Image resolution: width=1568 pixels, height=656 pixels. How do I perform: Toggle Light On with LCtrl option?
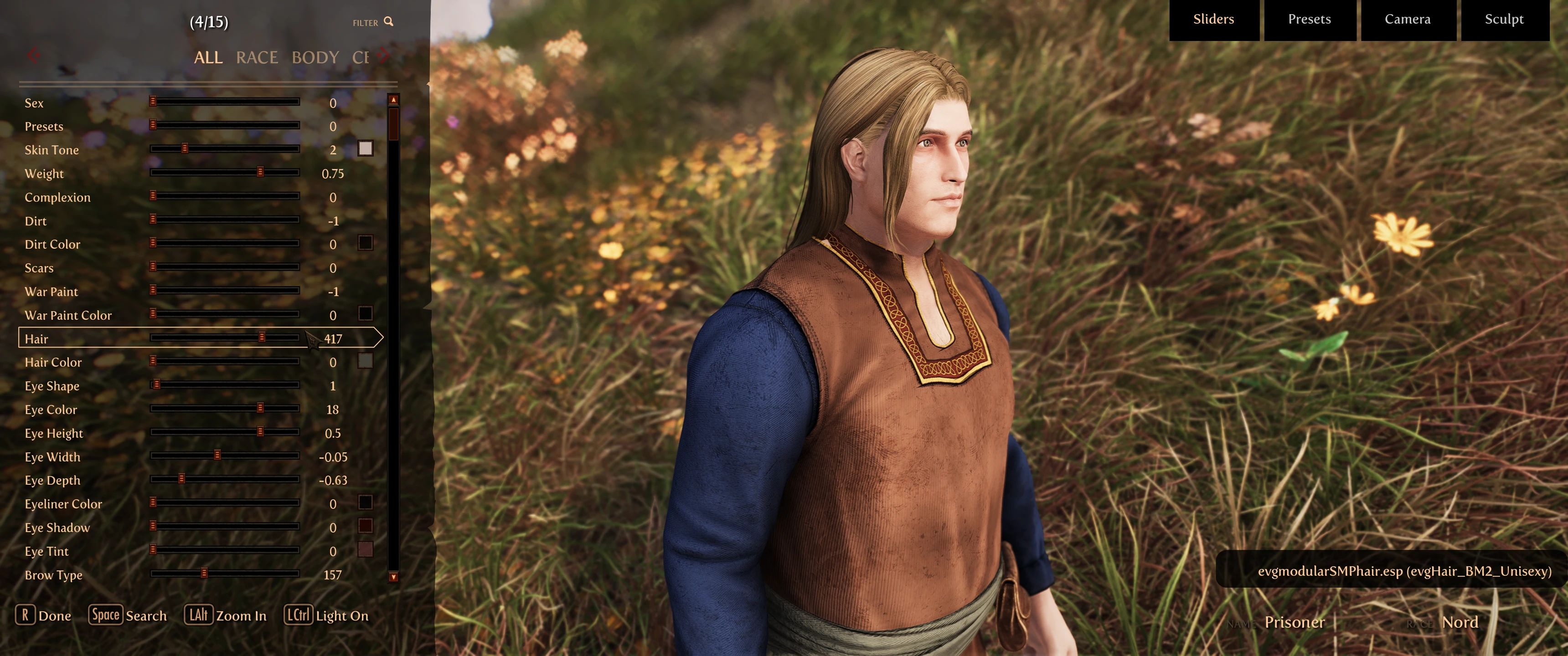[327, 615]
